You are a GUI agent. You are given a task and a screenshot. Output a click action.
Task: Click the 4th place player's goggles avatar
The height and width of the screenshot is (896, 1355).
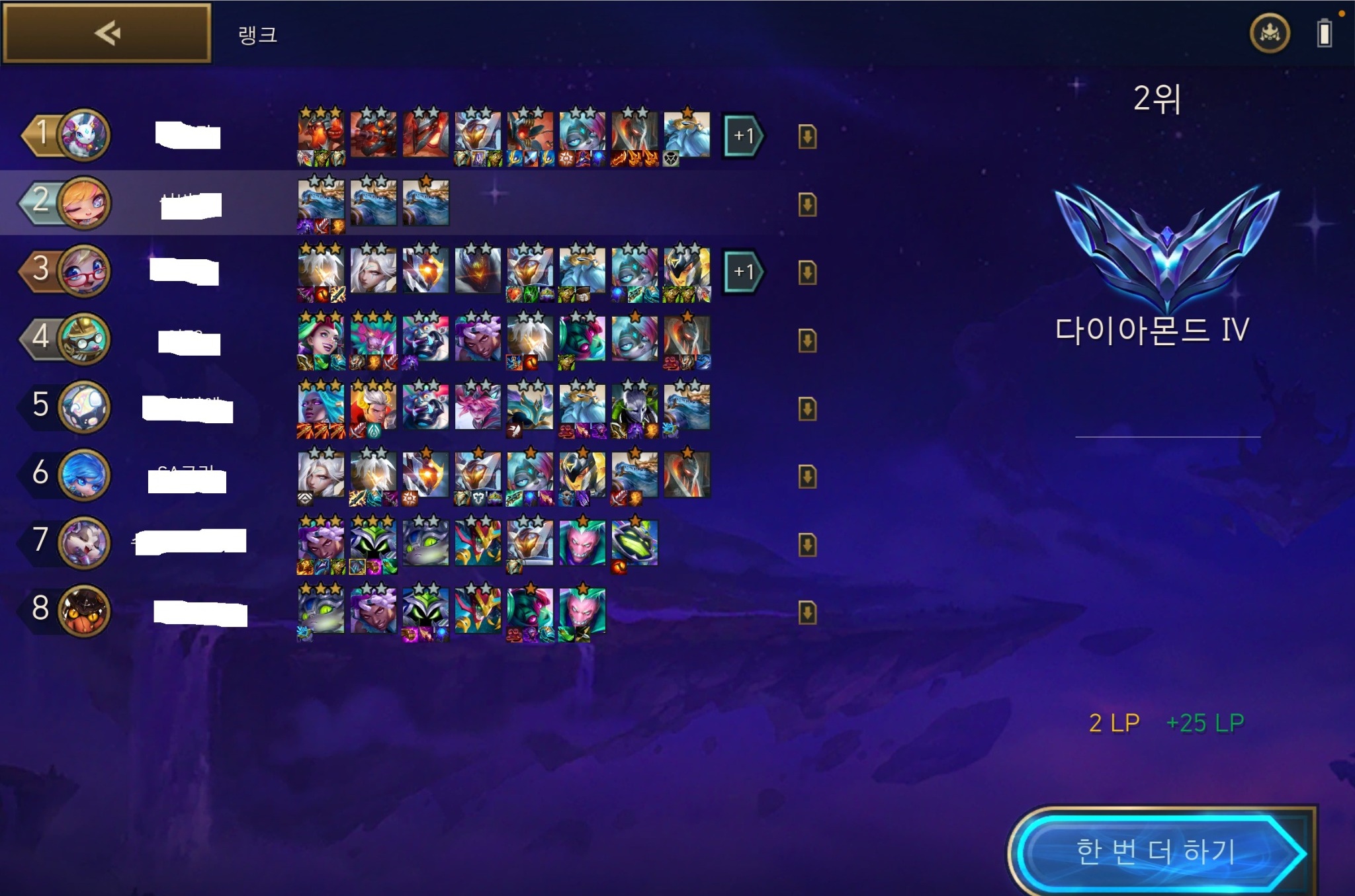pos(84,339)
